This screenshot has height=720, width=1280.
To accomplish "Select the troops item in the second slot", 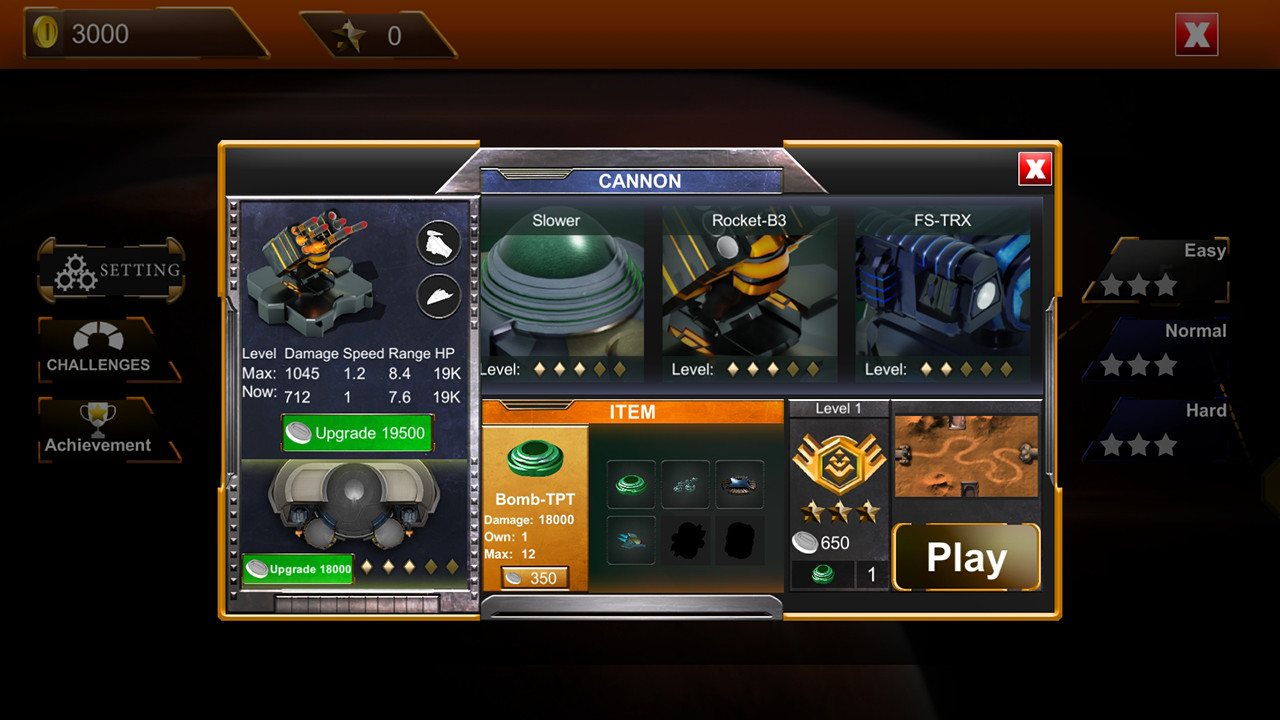I will click(x=685, y=484).
